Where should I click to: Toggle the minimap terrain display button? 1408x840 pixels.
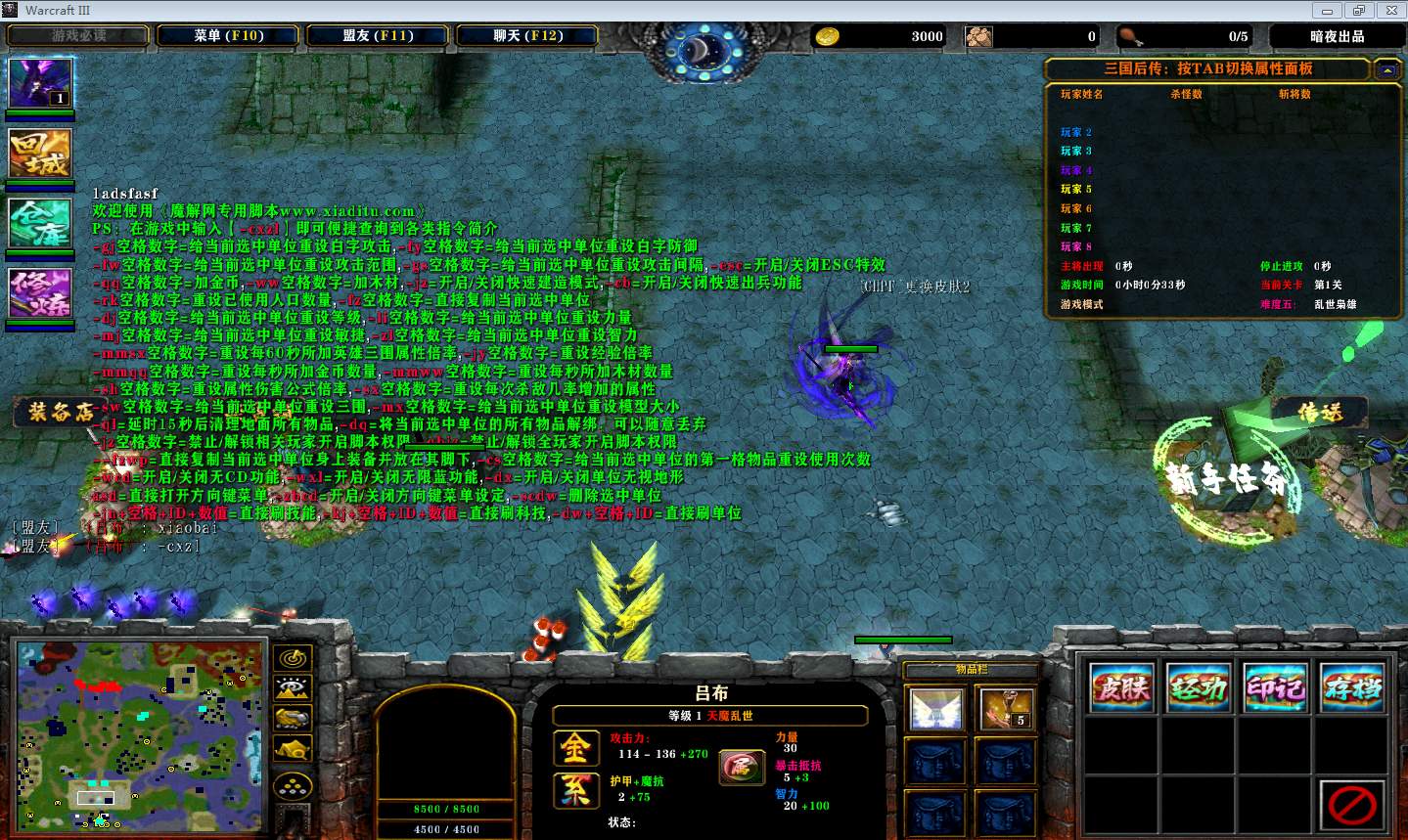pos(293,688)
